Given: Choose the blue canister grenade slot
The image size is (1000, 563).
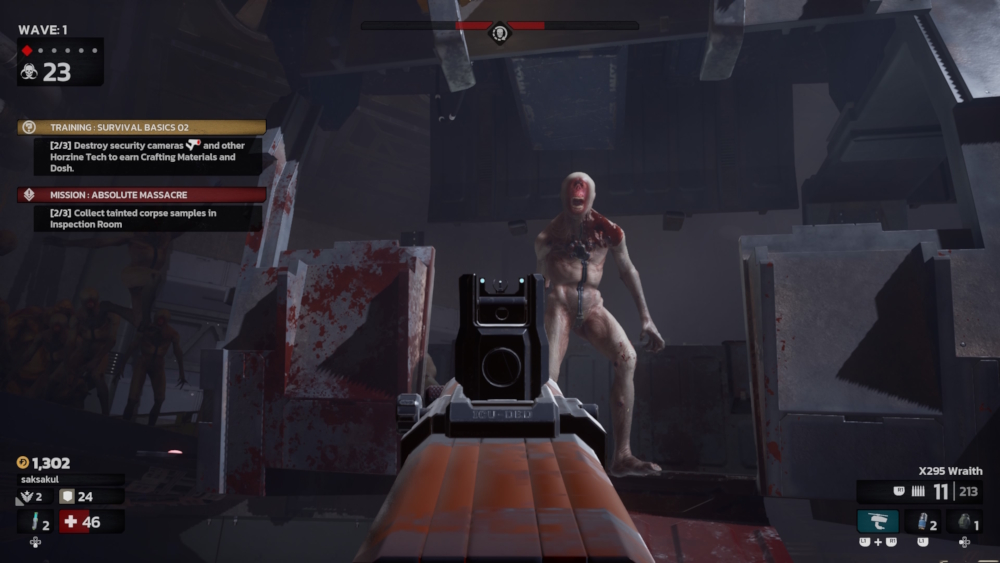Looking at the screenshot, I should (x=922, y=521).
